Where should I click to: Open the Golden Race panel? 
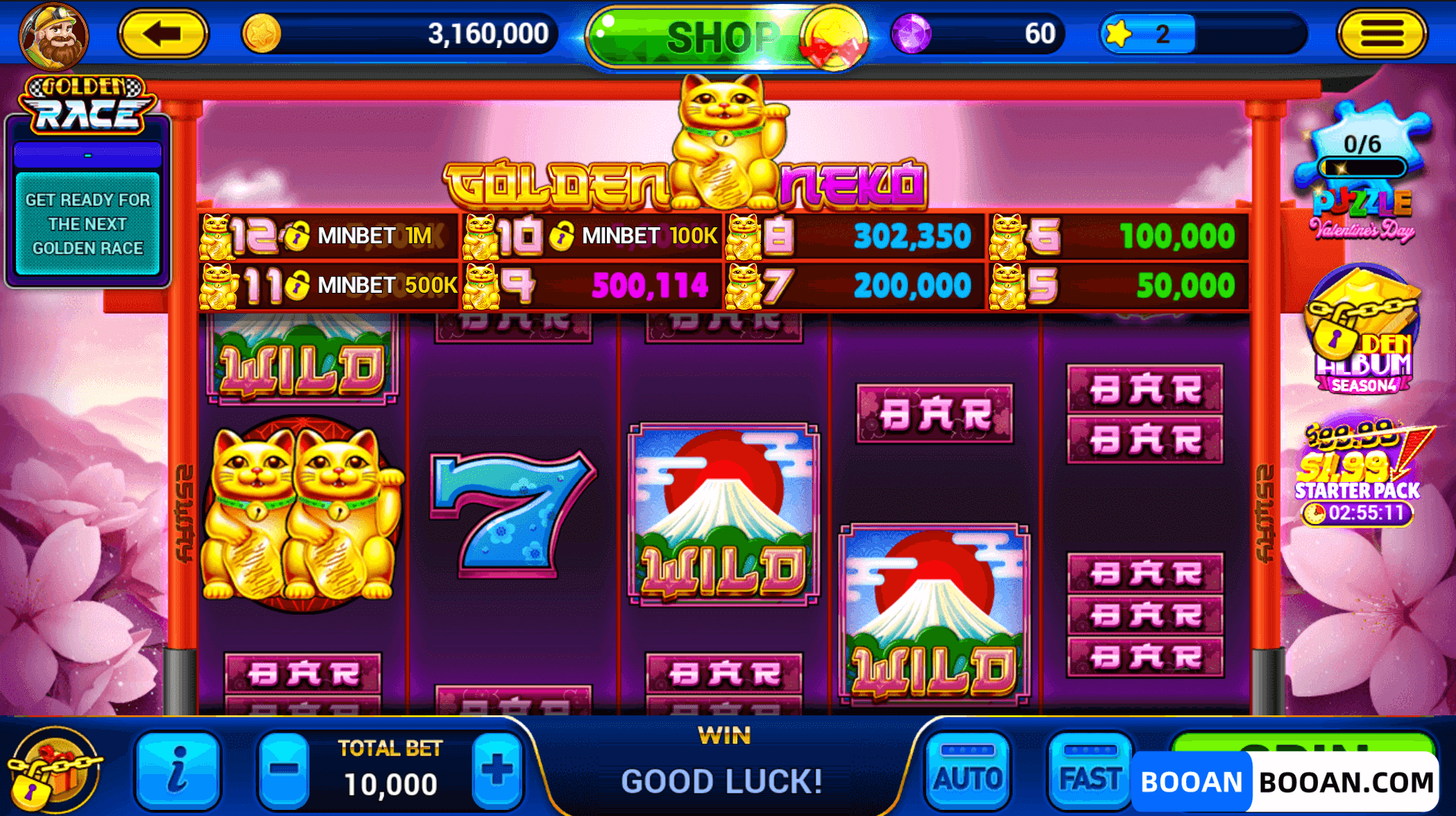[85, 103]
